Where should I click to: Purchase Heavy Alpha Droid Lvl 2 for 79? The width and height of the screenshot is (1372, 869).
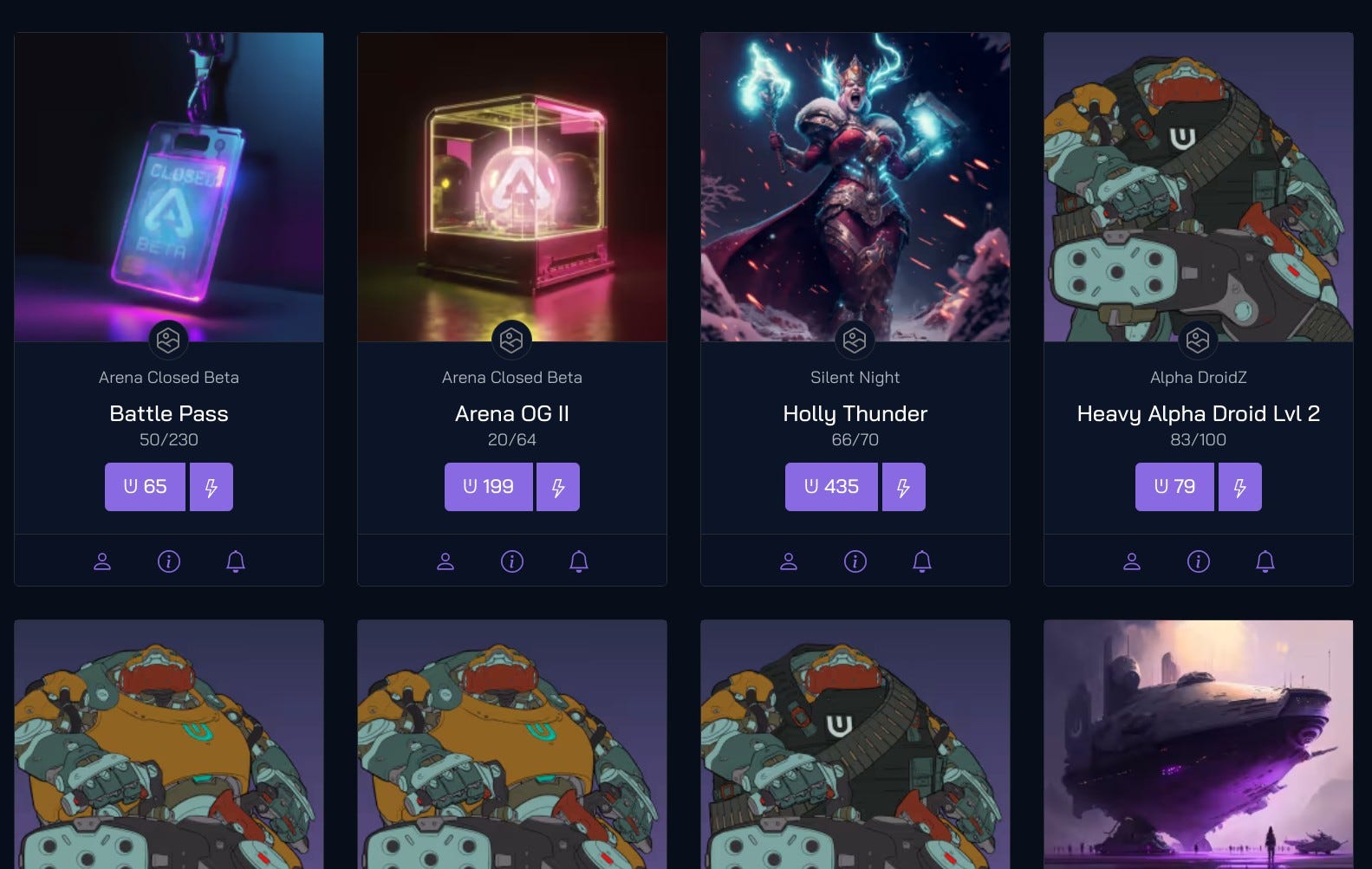coord(1174,486)
